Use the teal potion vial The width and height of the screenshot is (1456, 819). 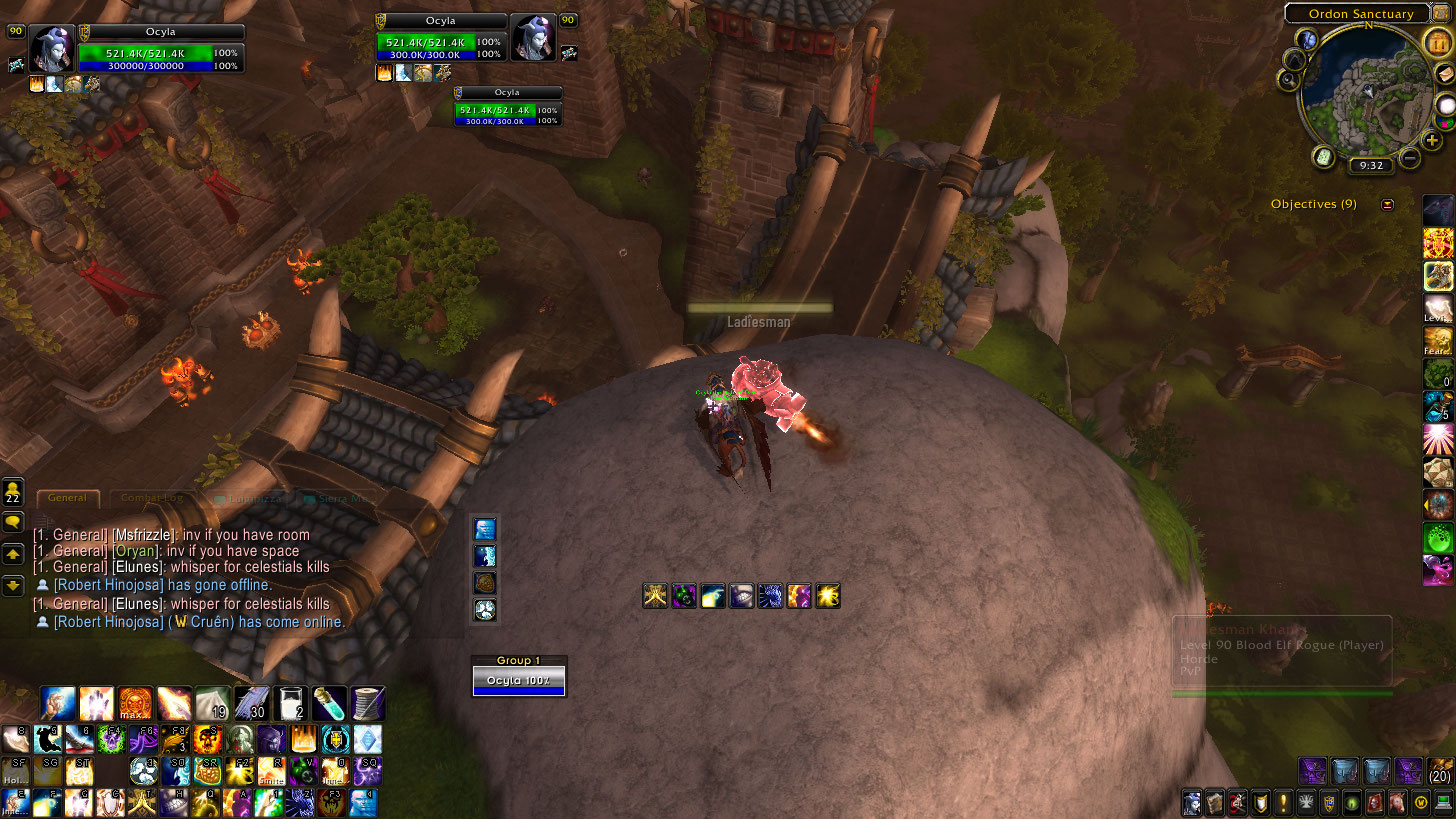pyautogui.click(x=329, y=702)
